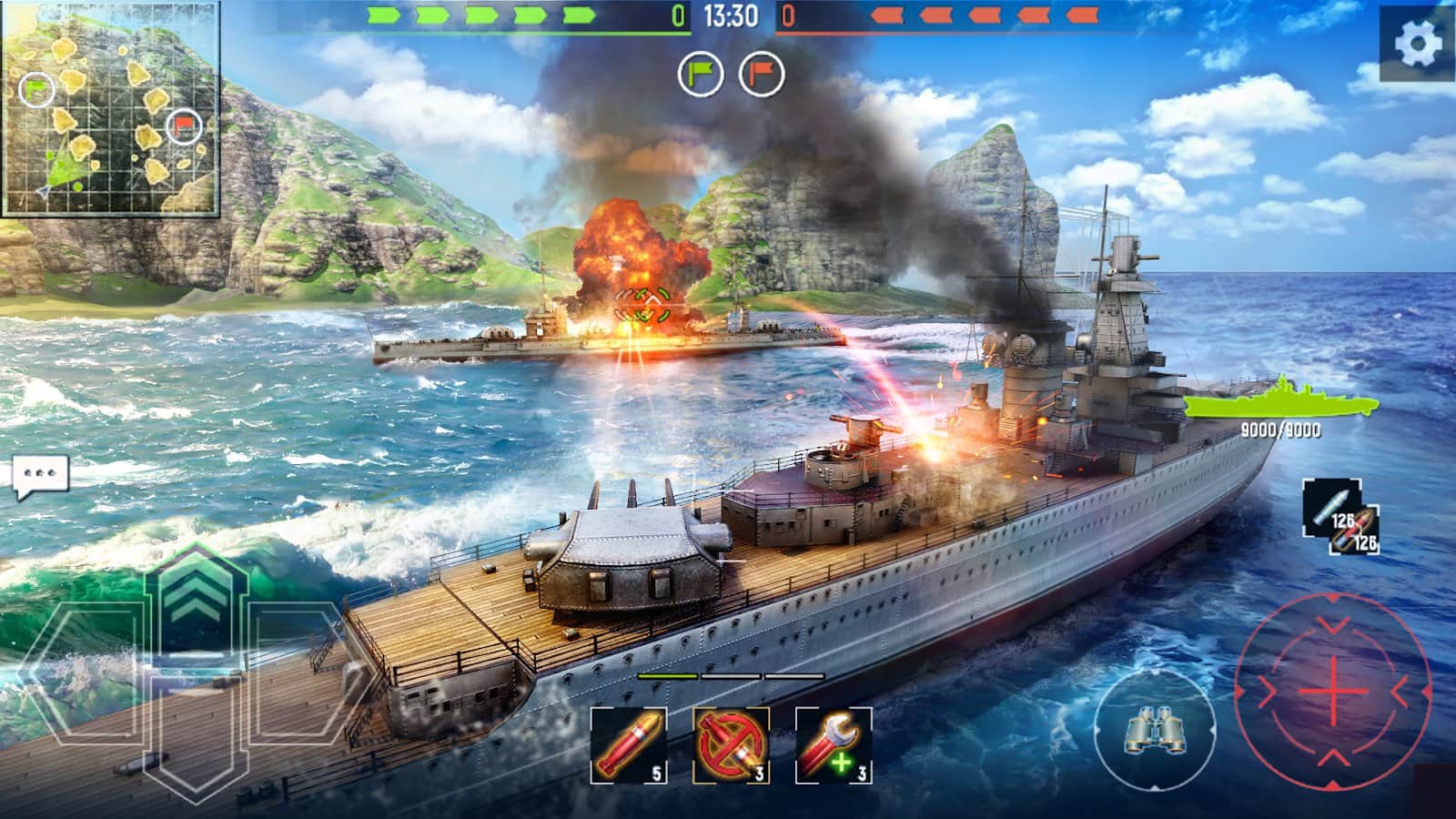Screen dimensions: 1456x819
Task: Use the wrench repair ability
Action: pos(834,745)
